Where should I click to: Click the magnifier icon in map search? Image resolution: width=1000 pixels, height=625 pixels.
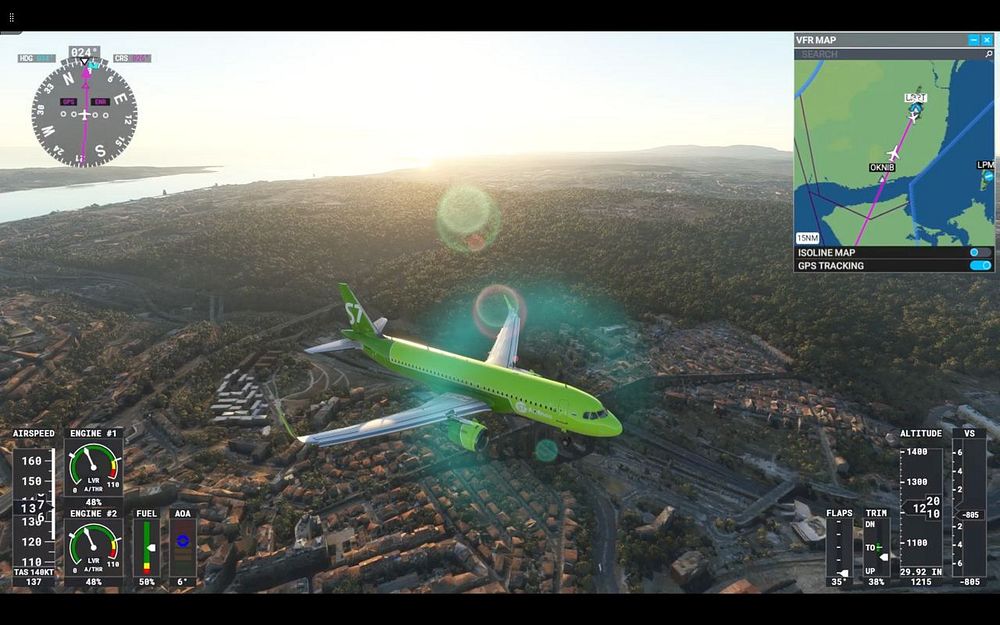coord(988,54)
